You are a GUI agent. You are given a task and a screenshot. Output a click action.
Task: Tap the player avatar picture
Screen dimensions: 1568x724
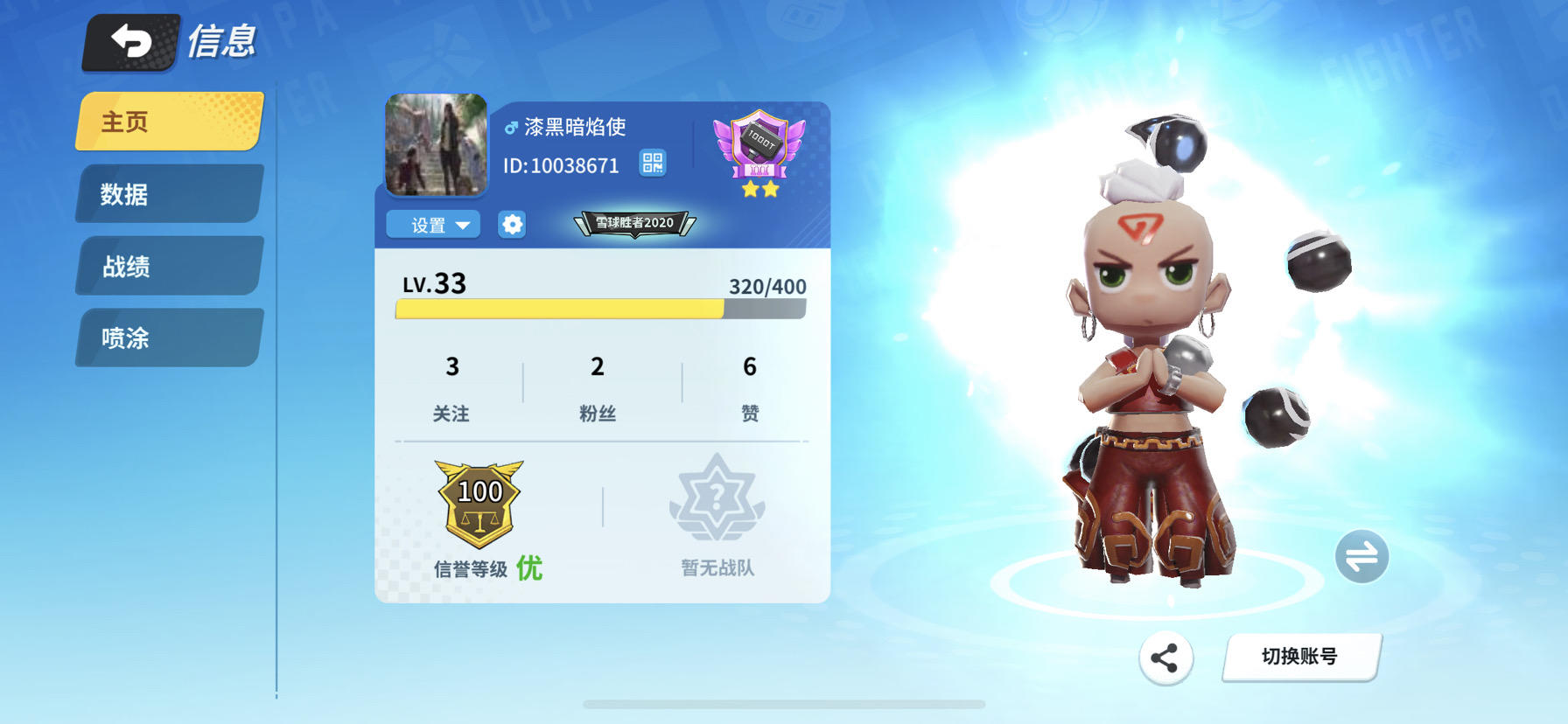coord(436,147)
